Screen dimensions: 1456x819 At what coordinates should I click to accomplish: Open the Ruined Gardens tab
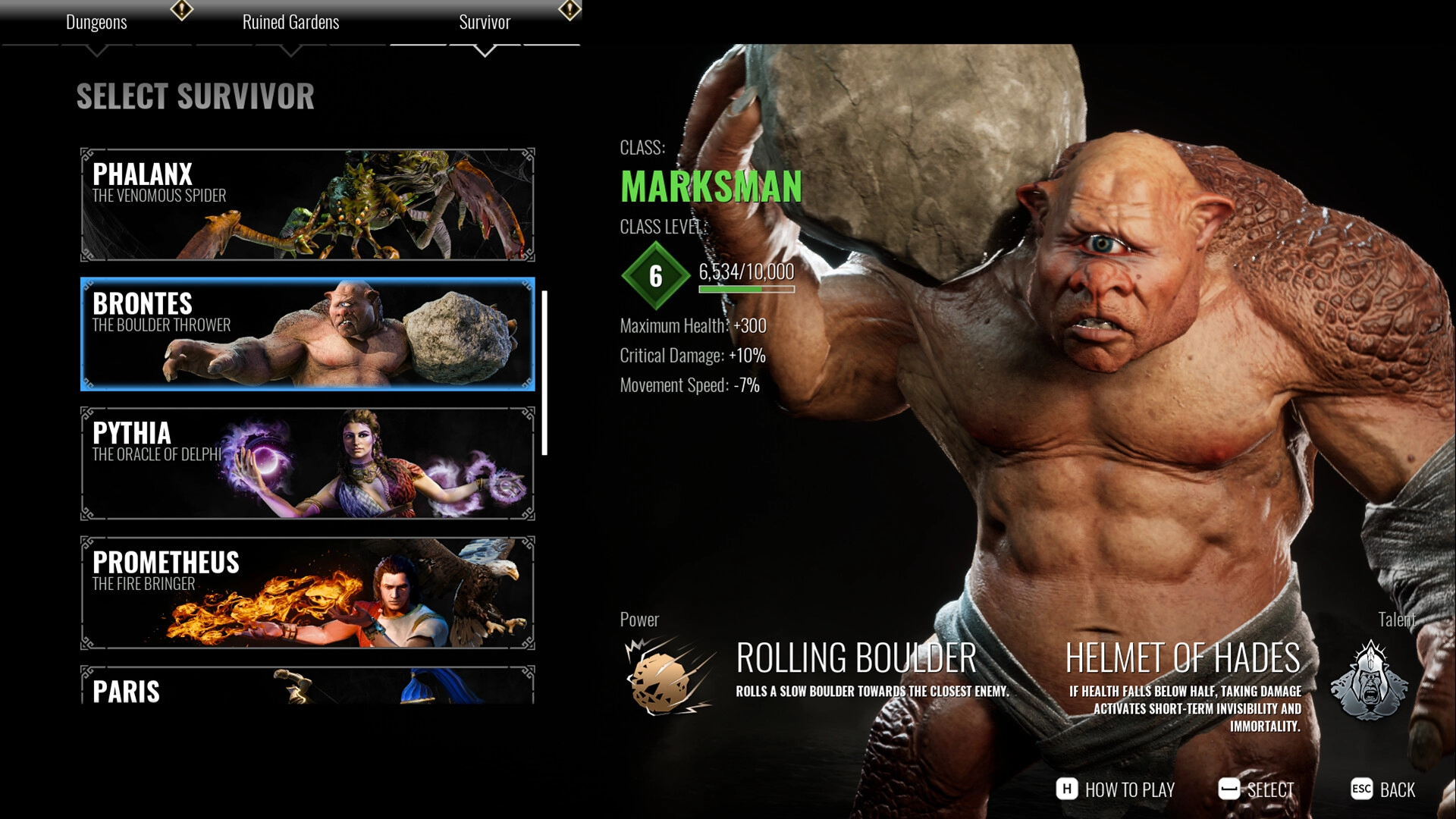click(x=290, y=23)
